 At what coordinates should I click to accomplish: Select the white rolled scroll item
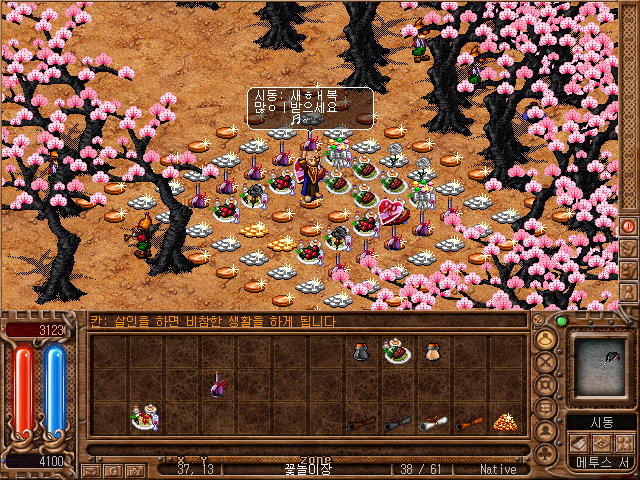(x=433, y=423)
